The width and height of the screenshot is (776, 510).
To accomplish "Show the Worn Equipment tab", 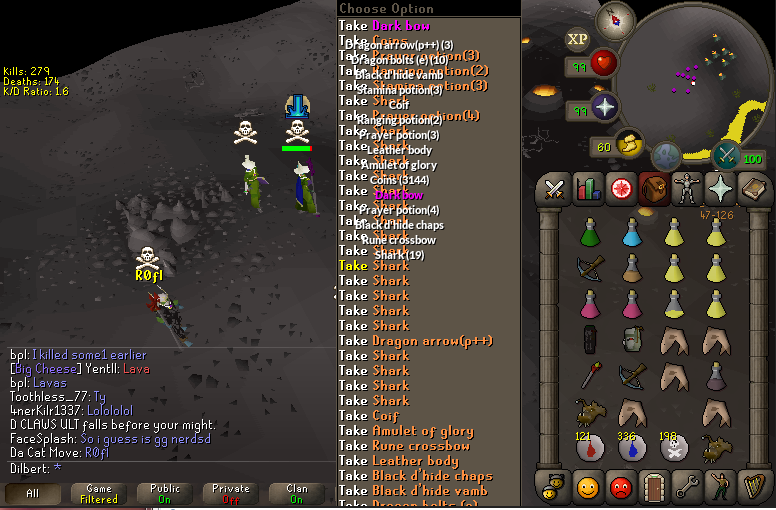I will [x=686, y=188].
